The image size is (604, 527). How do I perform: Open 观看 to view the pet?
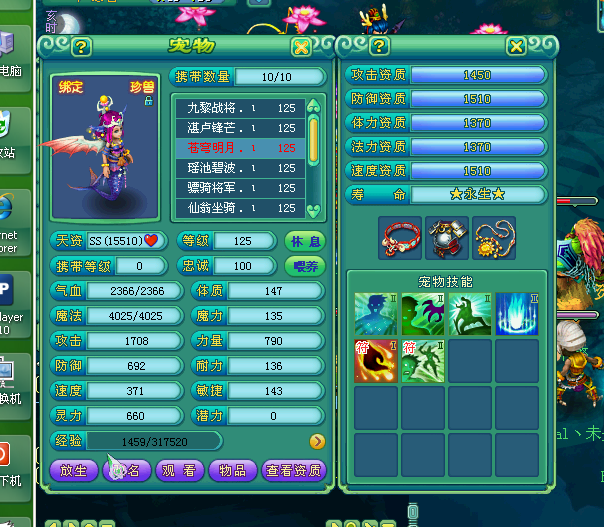[180, 471]
